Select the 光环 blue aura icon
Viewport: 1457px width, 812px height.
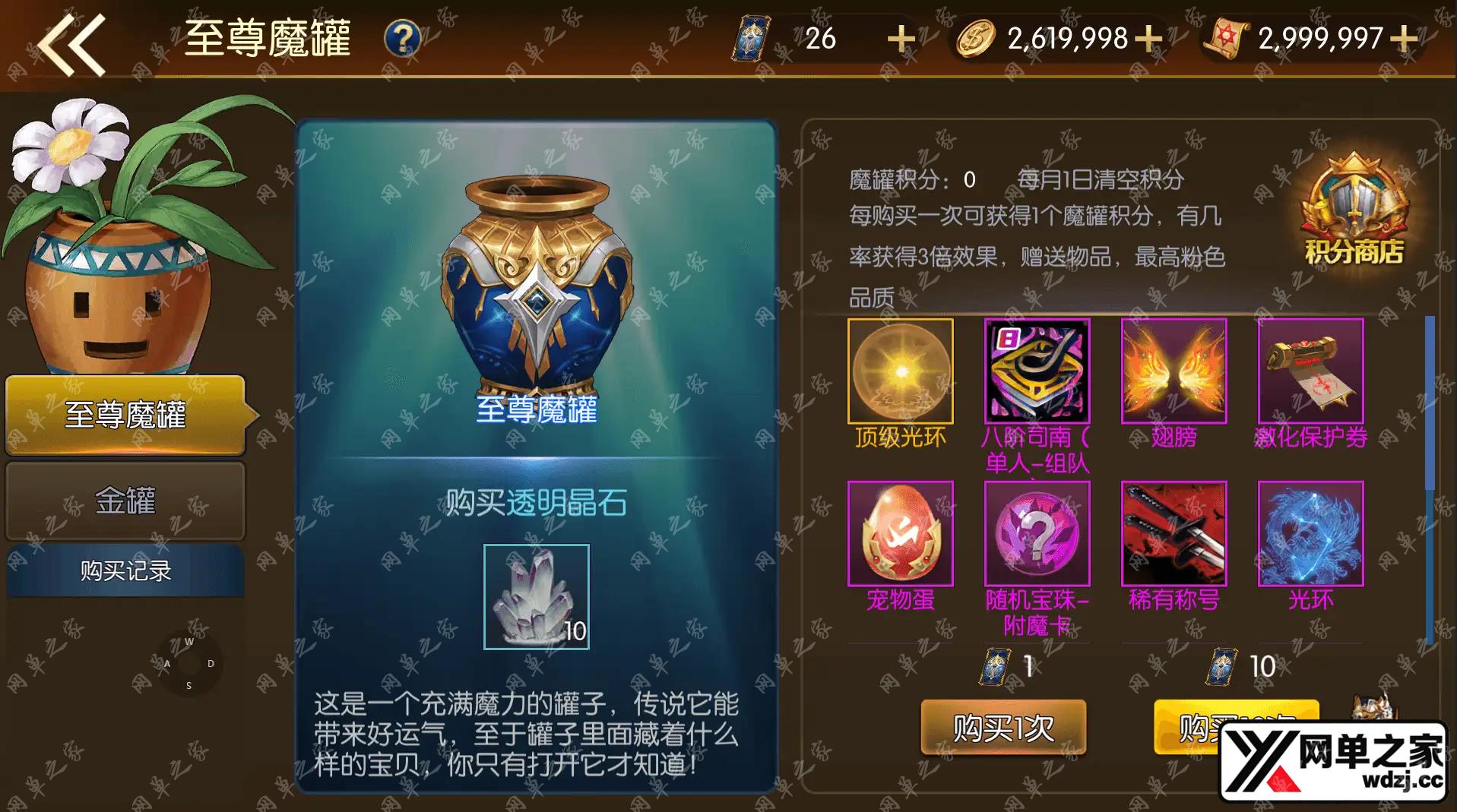(x=1310, y=534)
